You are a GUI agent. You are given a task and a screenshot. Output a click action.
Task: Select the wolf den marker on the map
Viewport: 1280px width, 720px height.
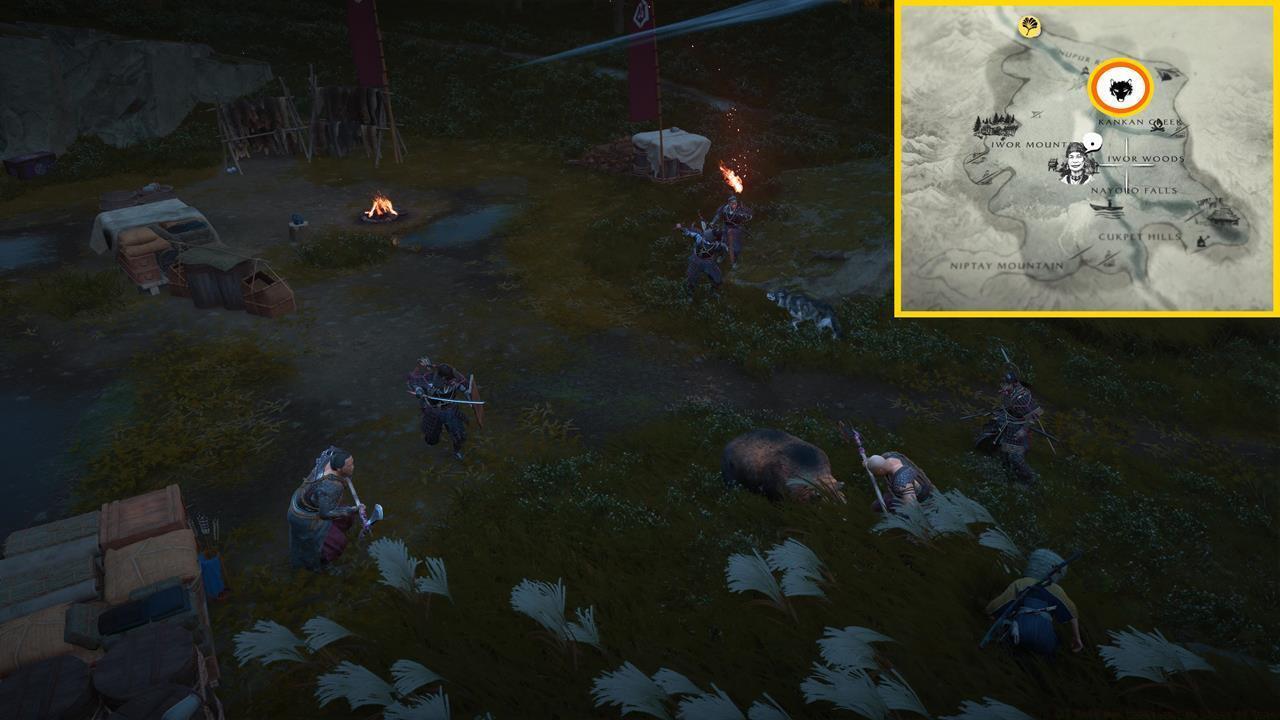pyautogui.click(x=1118, y=87)
